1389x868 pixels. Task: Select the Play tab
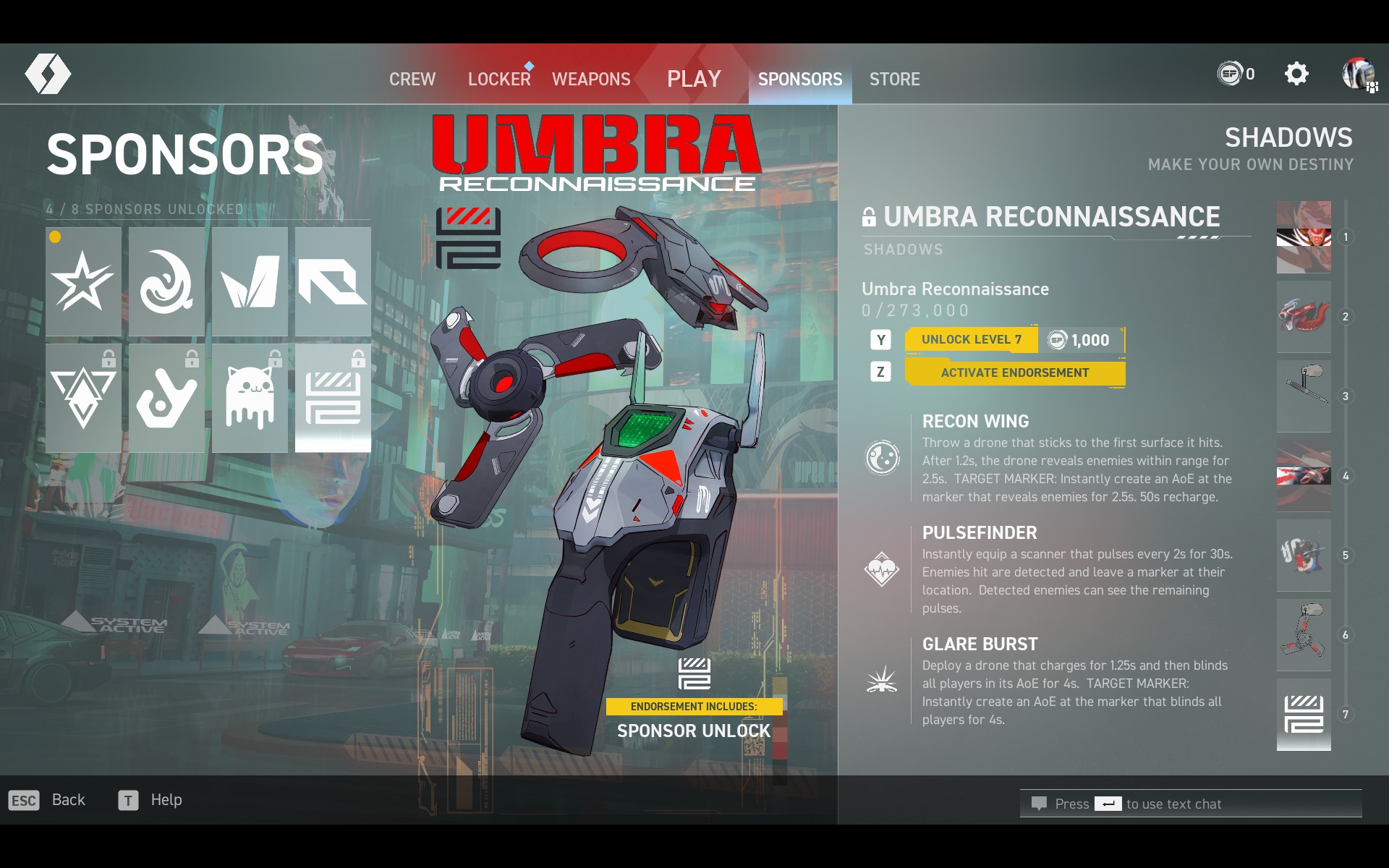pyautogui.click(x=694, y=79)
